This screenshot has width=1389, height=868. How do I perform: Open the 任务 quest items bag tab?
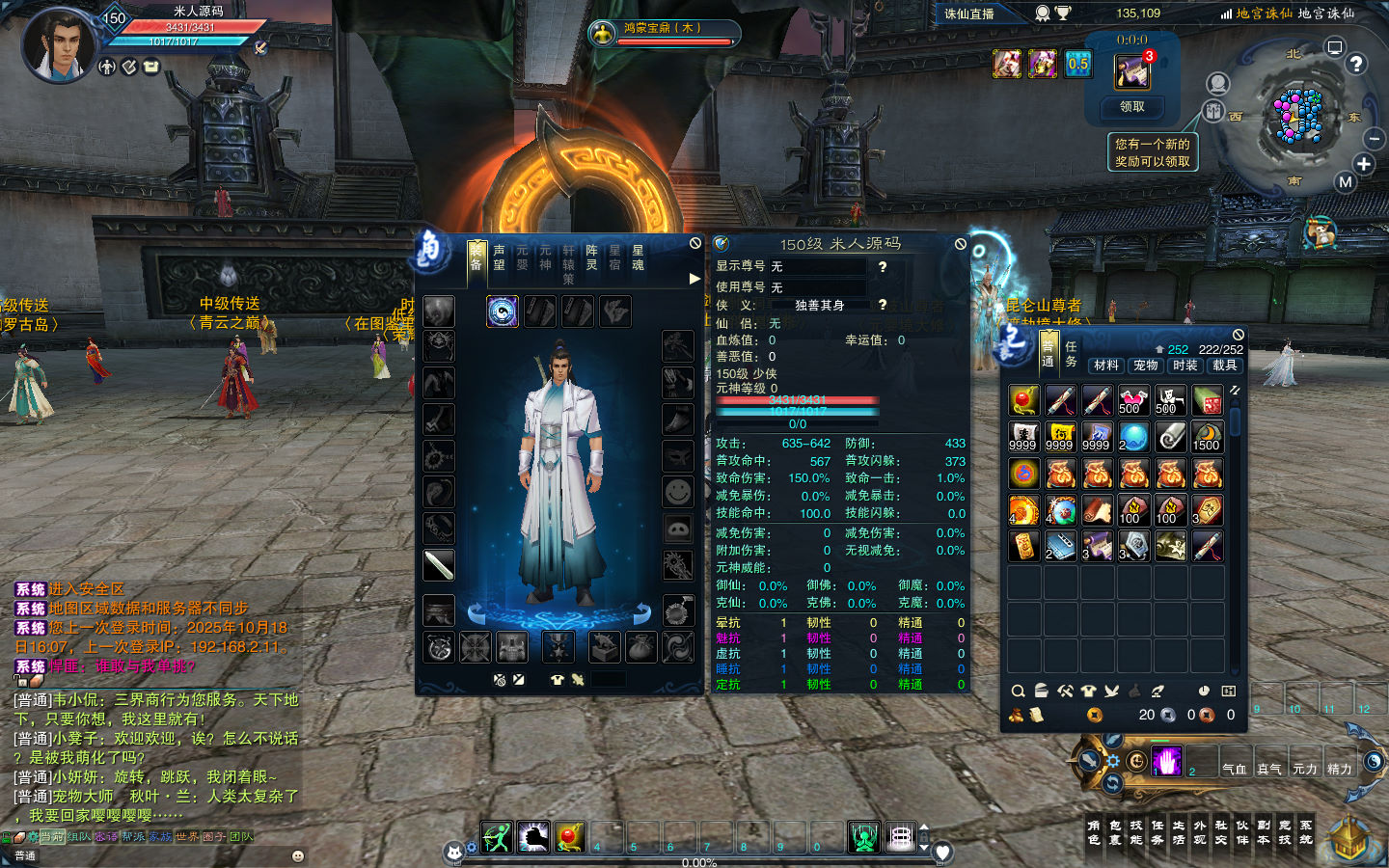1071,353
